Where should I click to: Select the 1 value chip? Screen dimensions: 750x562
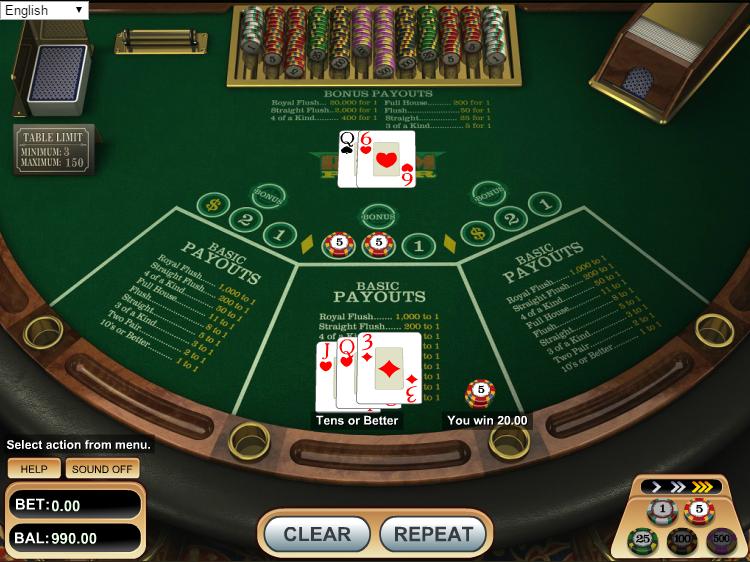(661, 512)
